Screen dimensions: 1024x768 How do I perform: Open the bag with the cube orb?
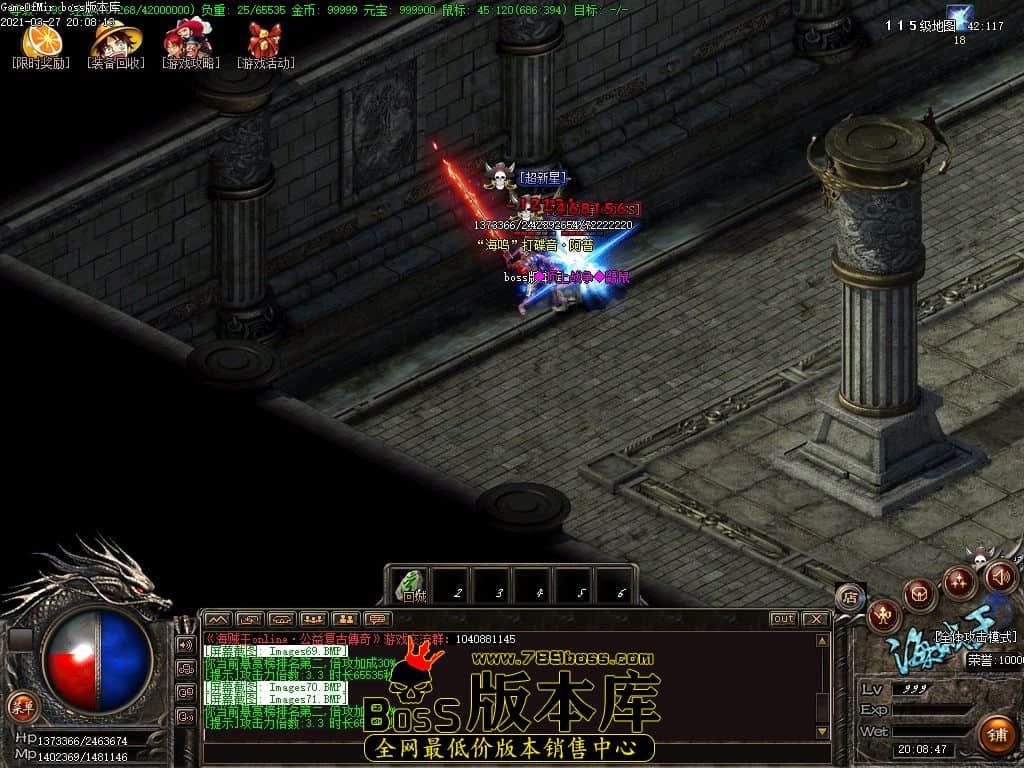click(x=919, y=595)
